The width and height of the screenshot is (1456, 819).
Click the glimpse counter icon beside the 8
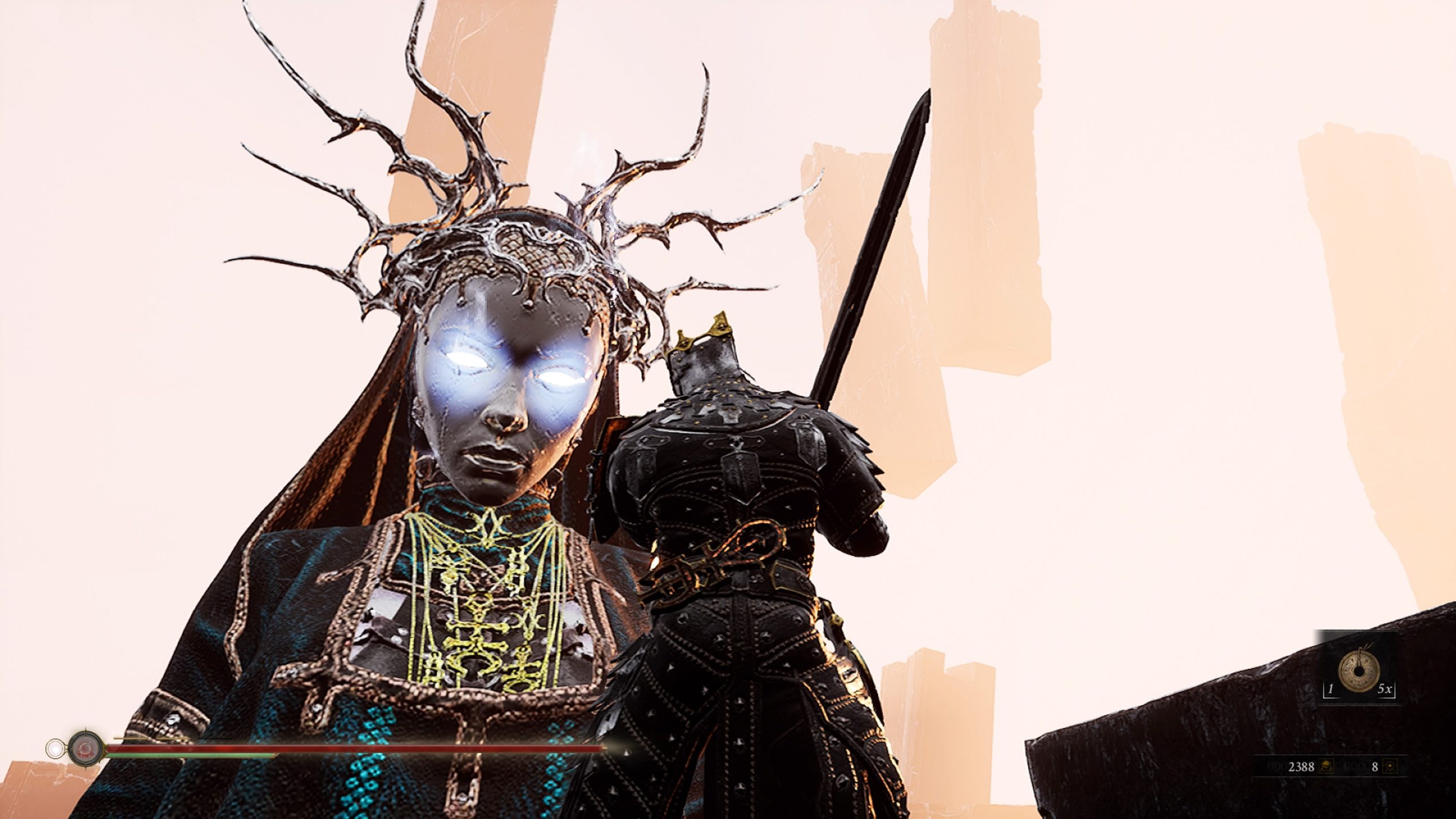pos(1390,767)
